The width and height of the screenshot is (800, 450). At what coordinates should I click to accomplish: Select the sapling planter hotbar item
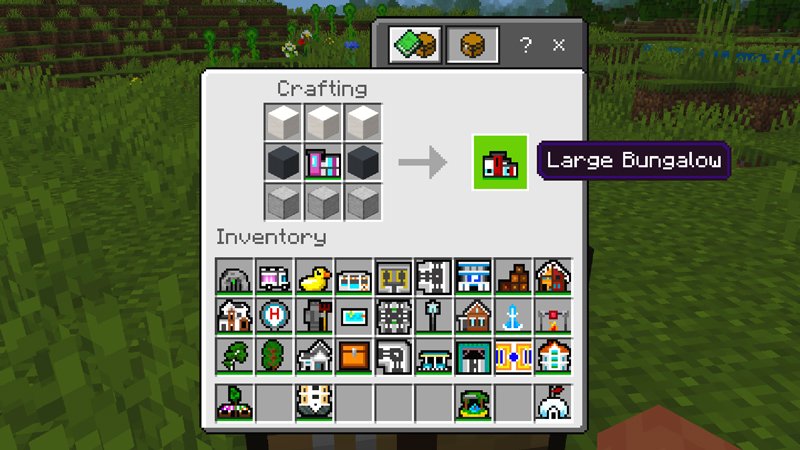click(x=235, y=402)
